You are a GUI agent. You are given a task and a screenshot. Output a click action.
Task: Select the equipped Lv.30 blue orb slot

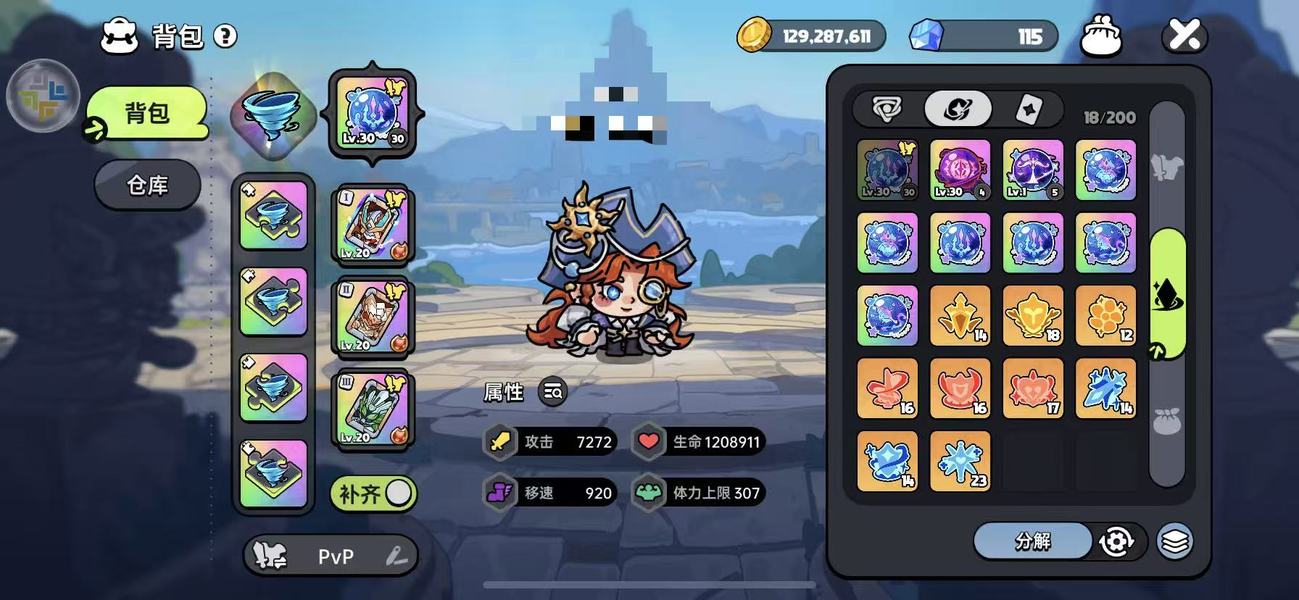pos(371,114)
